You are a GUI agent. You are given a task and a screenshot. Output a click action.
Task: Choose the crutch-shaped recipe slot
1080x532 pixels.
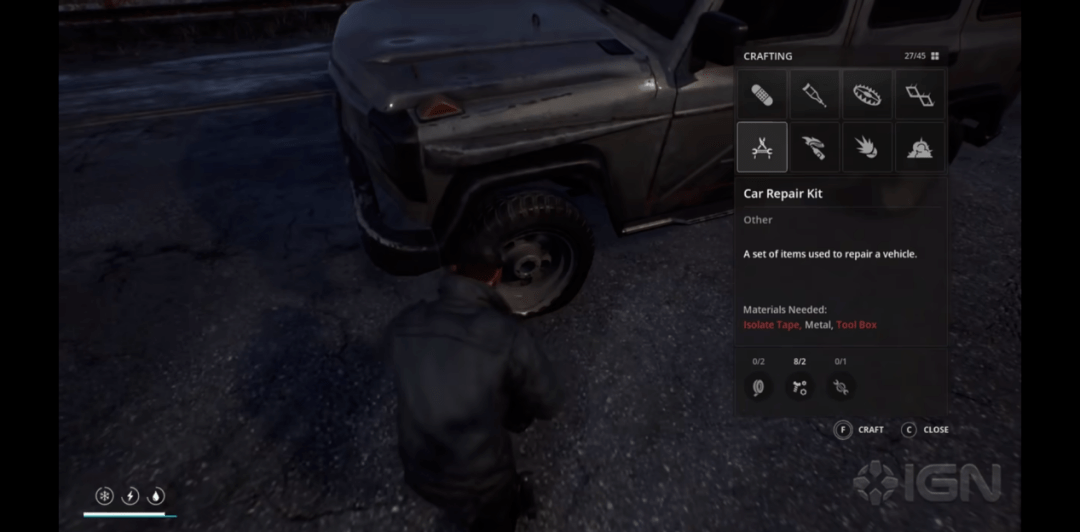pos(814,95)
